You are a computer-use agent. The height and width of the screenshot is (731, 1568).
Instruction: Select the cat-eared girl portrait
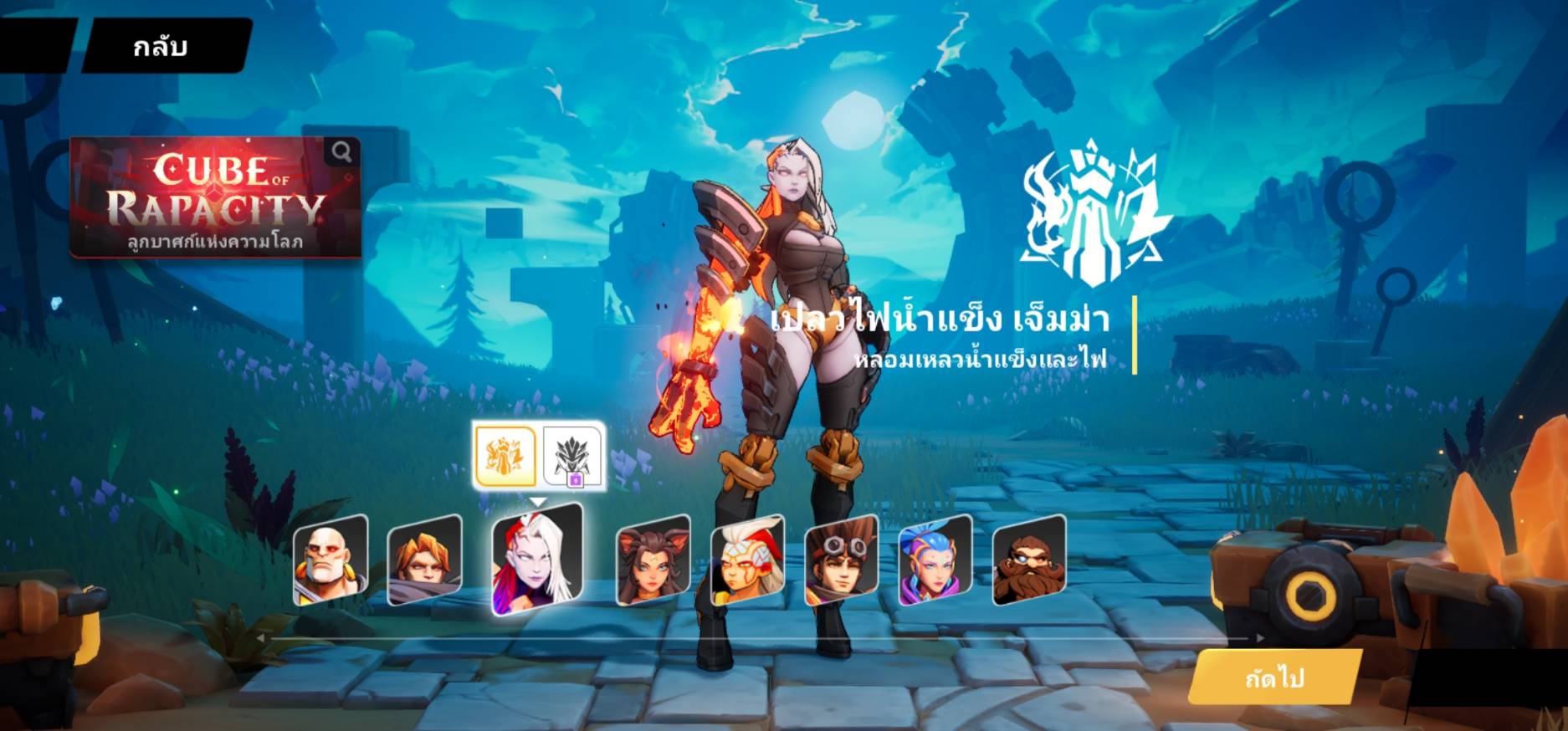[x=653, y=560]
